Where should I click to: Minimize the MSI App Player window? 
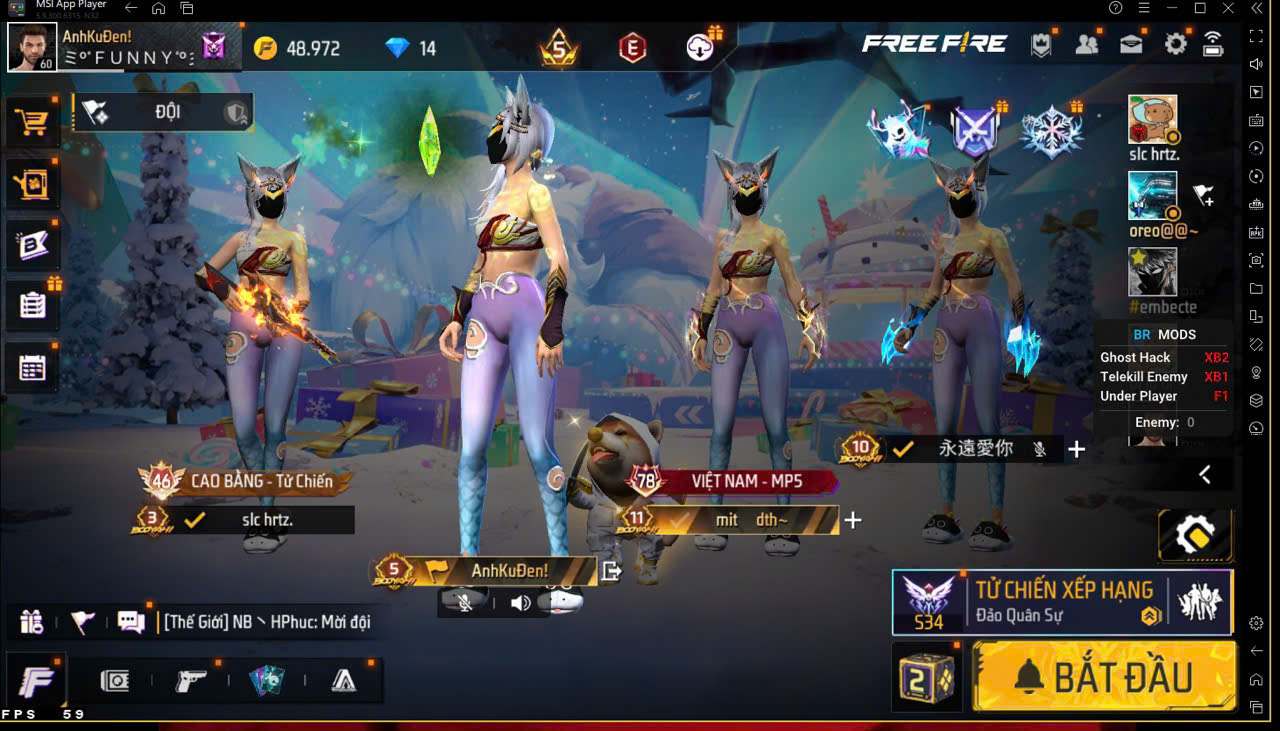tap(1171, 8)
